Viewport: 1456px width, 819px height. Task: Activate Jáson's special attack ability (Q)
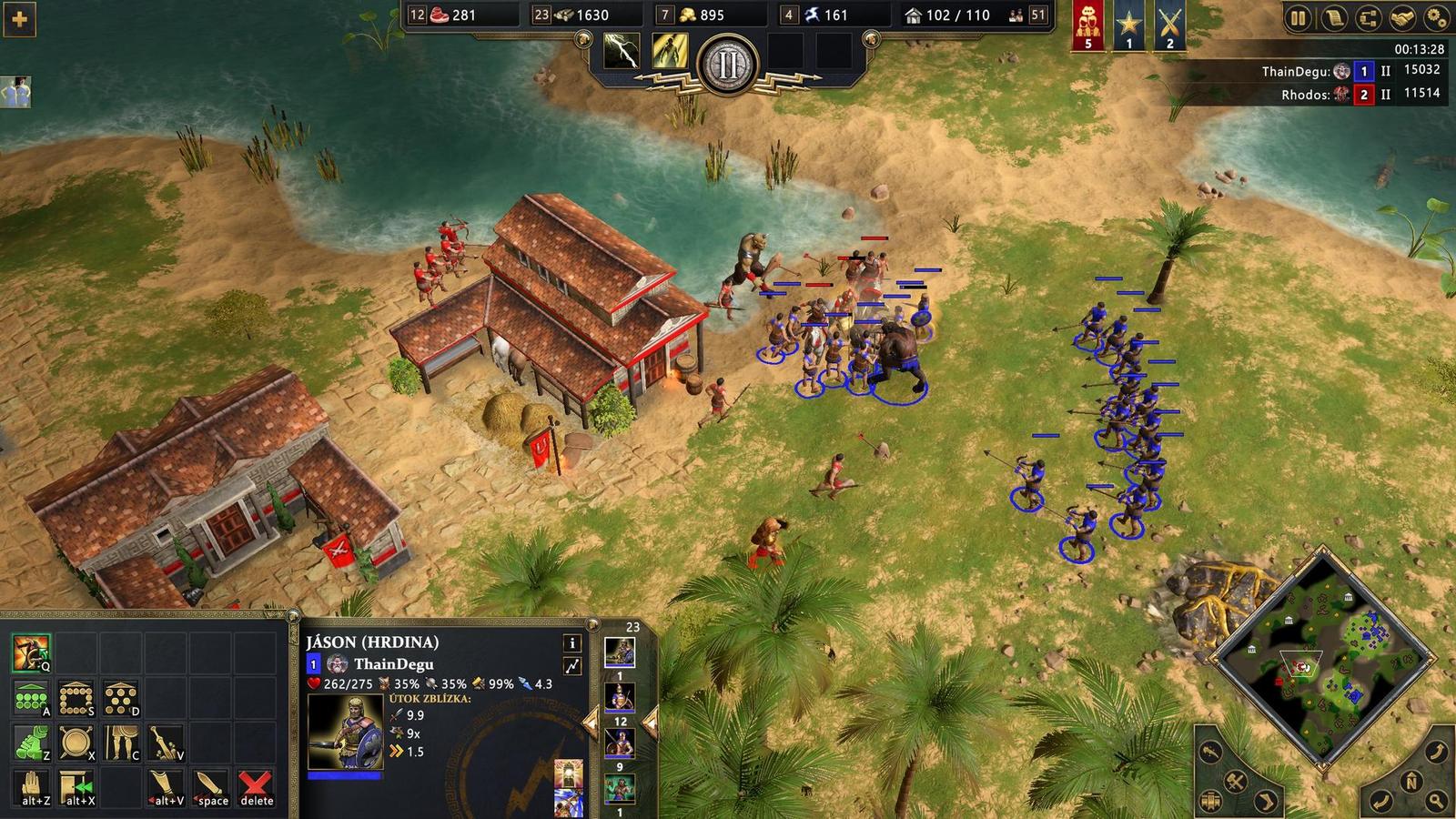30,653
